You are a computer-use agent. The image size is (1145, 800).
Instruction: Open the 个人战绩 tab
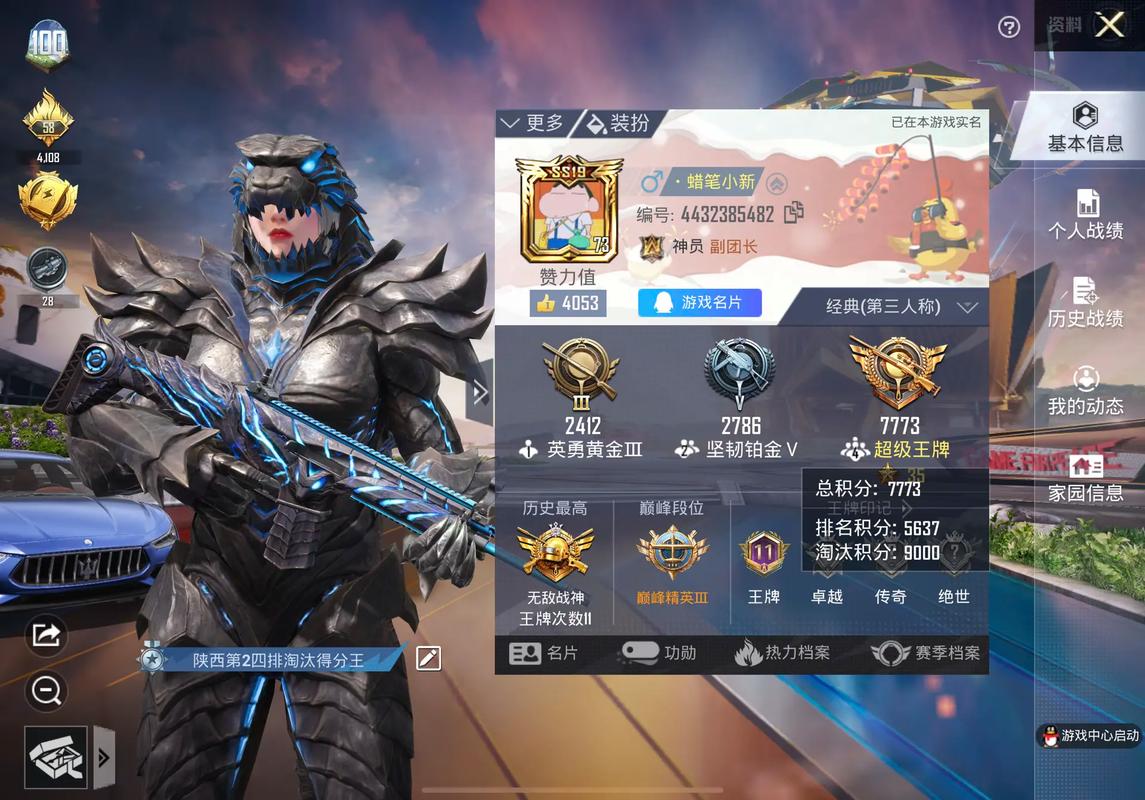point(1085,215)
